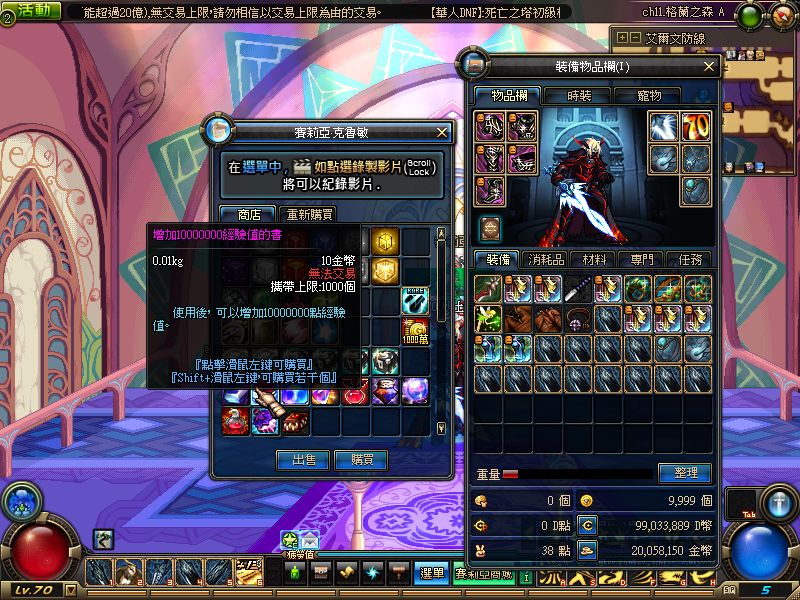Click the 出售 sell button

click(x=303, y=459)
